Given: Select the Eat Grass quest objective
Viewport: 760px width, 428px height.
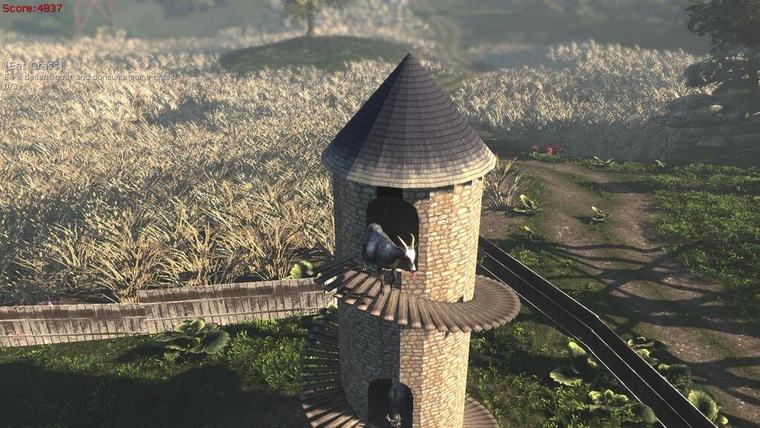Looking at the screenshot, I should pyautogui.click(x=34, y=65).
